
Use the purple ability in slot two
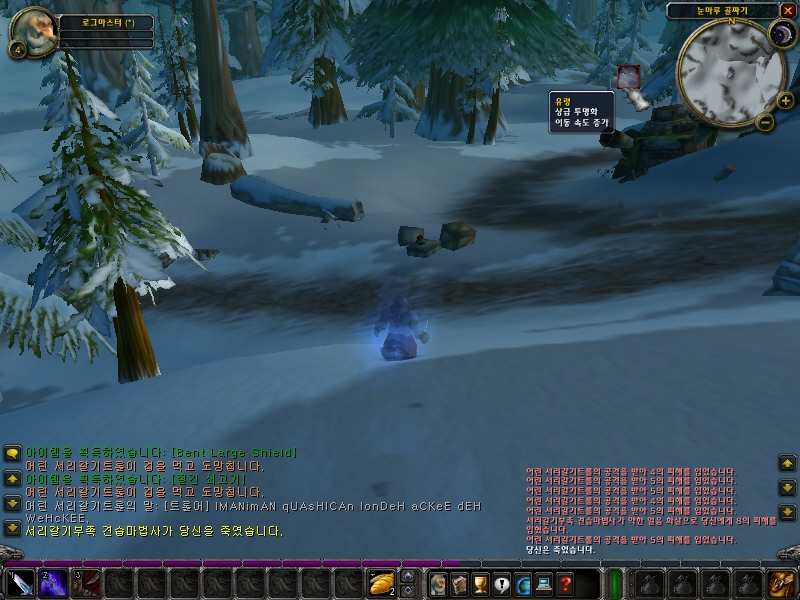coord(53,583)
